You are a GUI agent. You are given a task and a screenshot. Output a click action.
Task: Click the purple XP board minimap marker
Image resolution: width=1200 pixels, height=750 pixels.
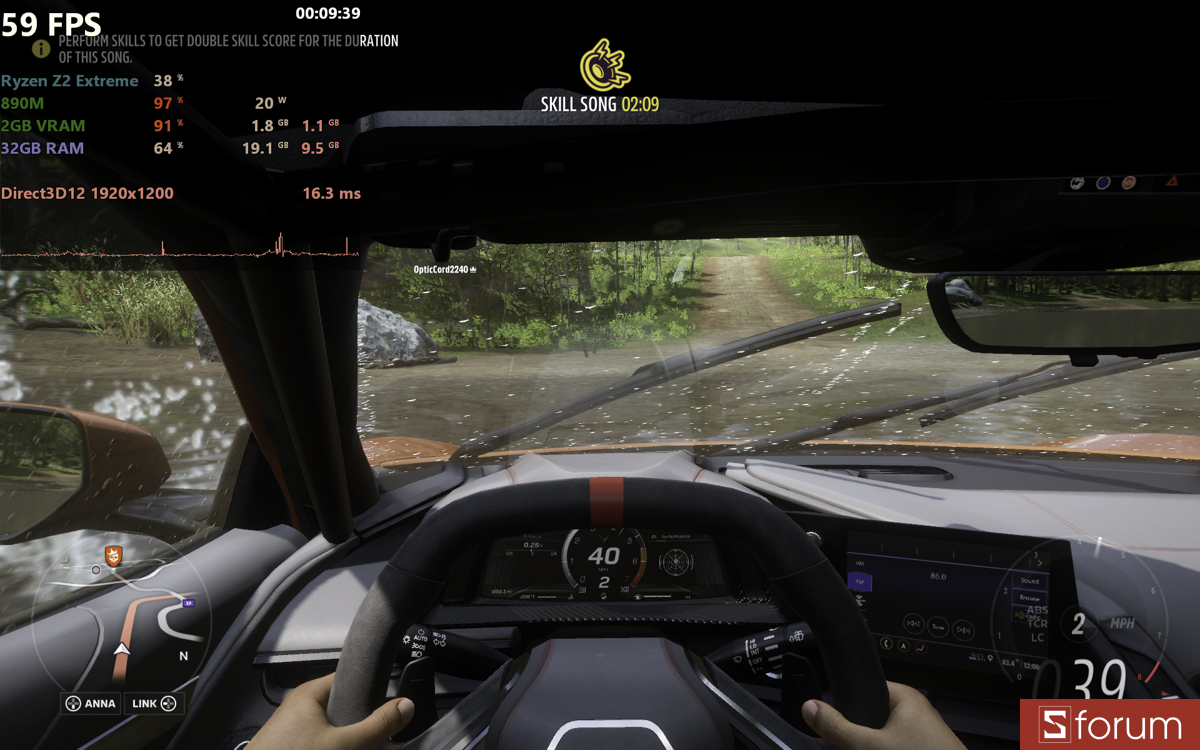(187, 603)
